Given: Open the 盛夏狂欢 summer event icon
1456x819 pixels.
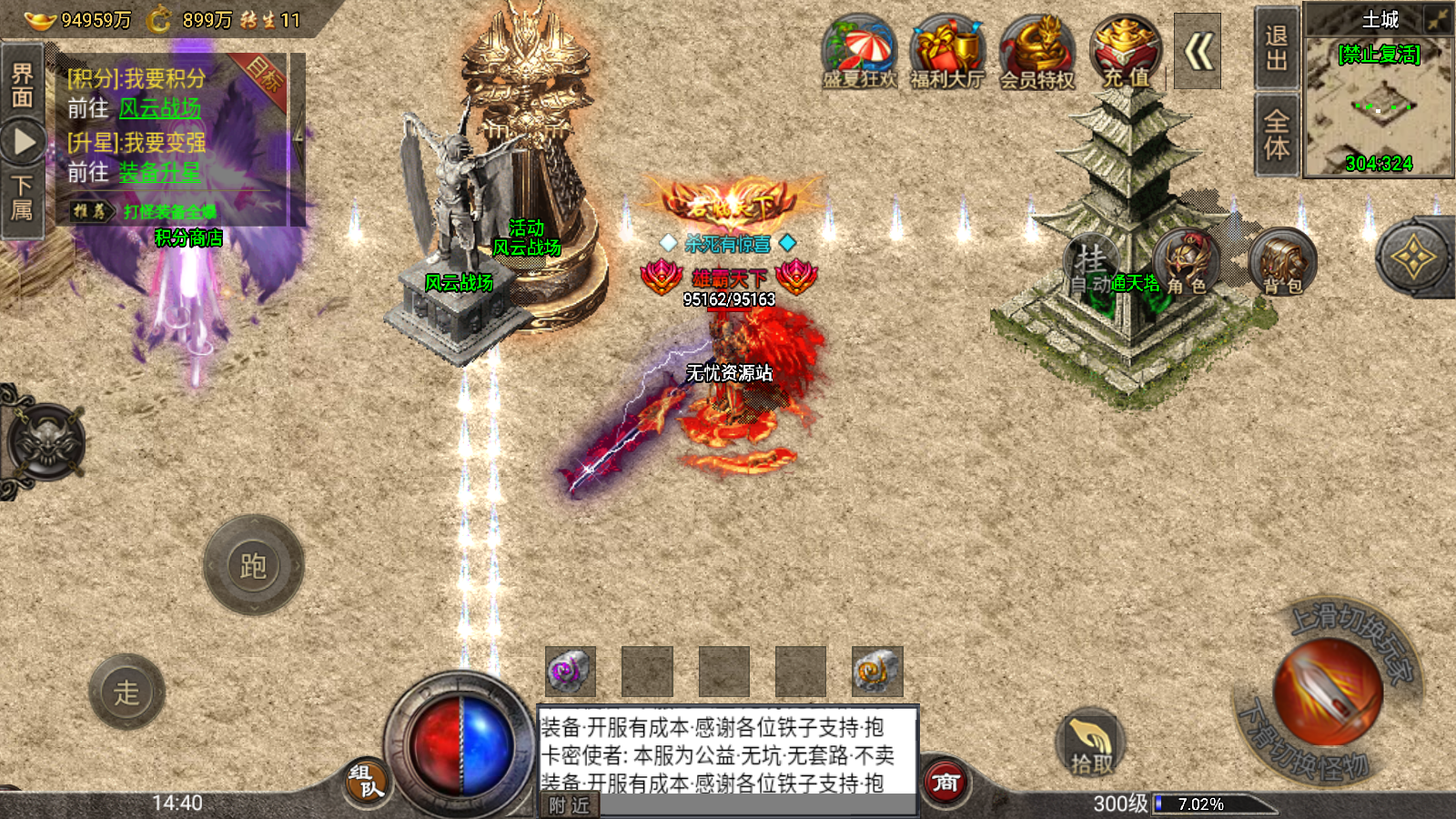Looking at the screenshot, I should tap(859, 53).
